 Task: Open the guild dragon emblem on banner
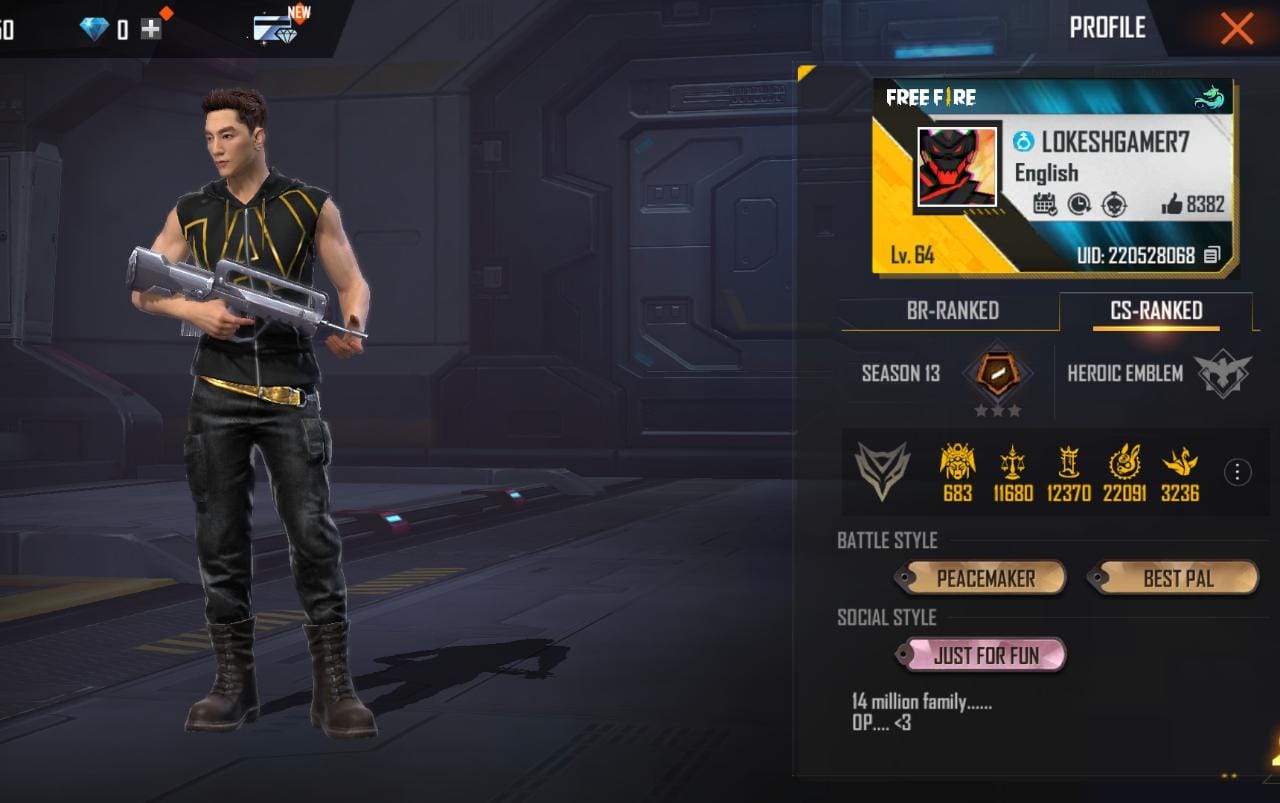[x=1209, y=97]
